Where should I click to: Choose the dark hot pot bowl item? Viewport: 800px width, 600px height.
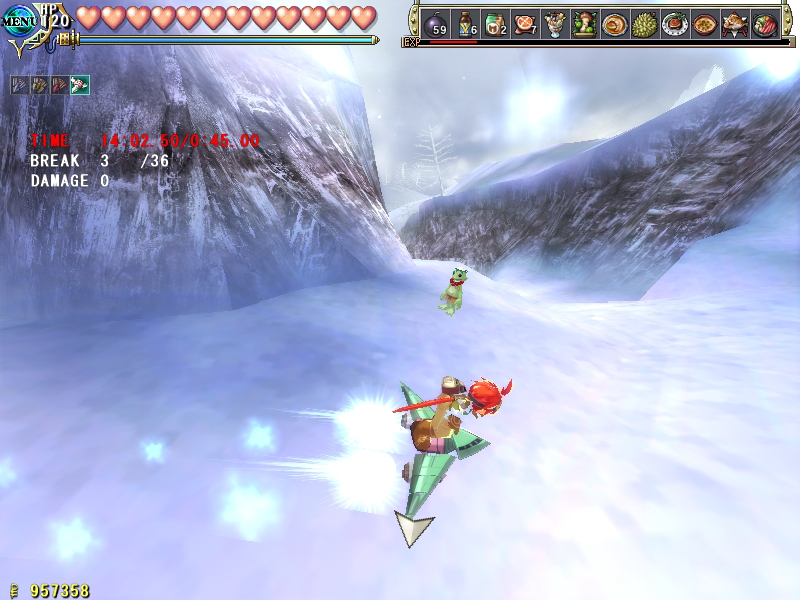coord(765,25)
